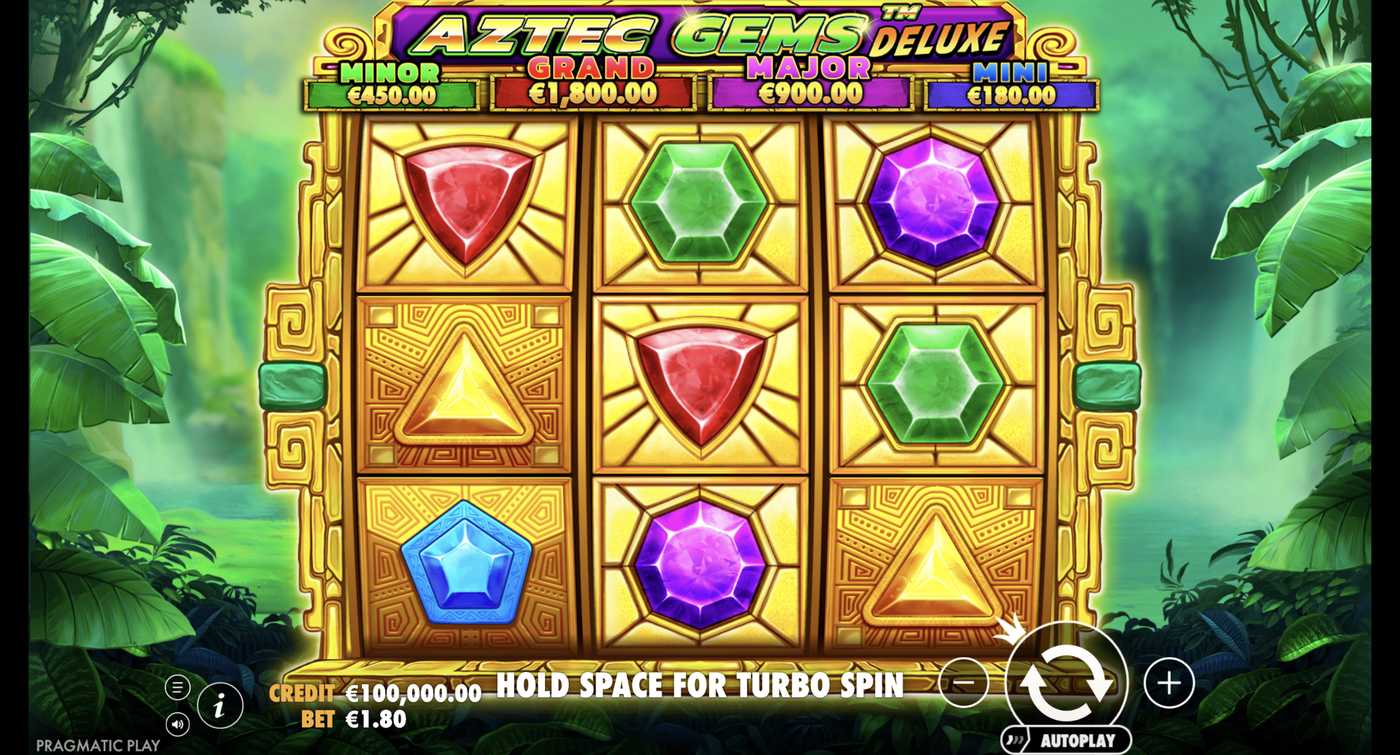Open the paytable with the info icon

[219, 705]
